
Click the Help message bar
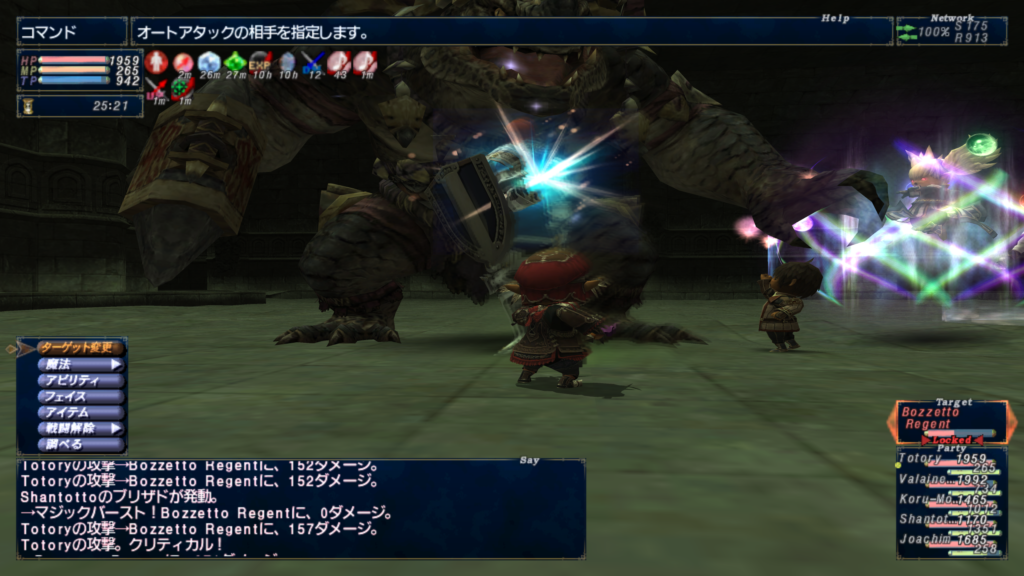coord(510,32)
